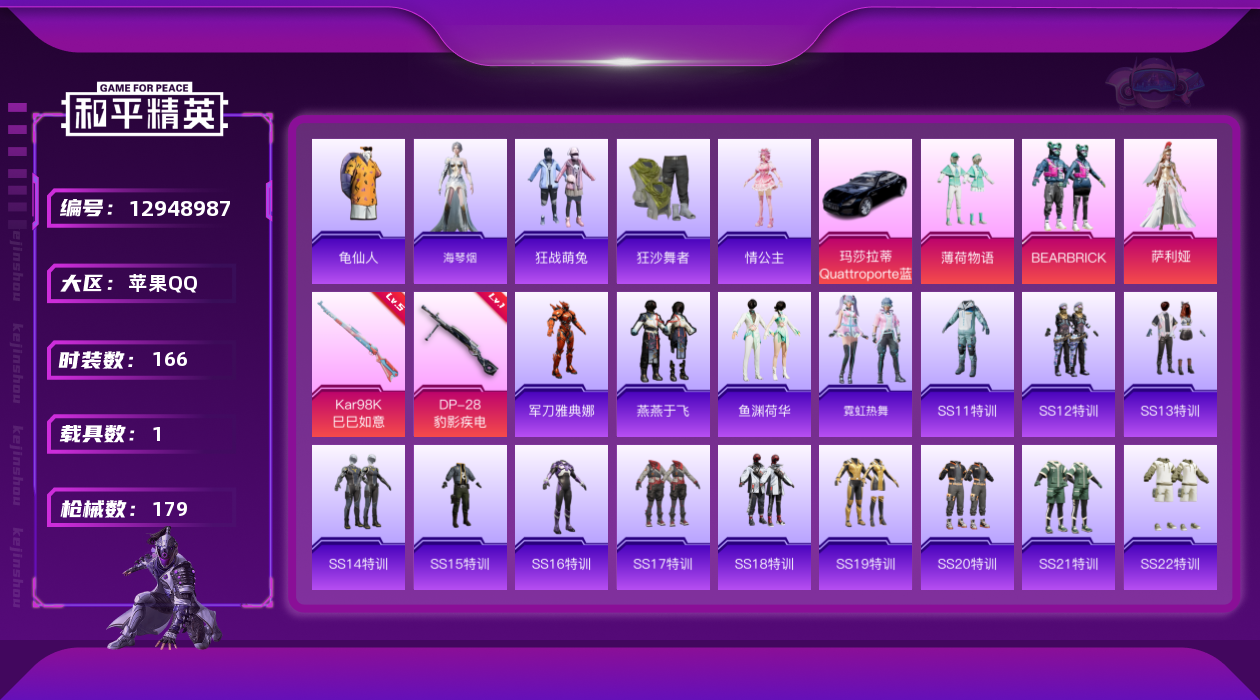Select the 萨利娅 costume card
1260x700 pixels.
click(1170, 211)
